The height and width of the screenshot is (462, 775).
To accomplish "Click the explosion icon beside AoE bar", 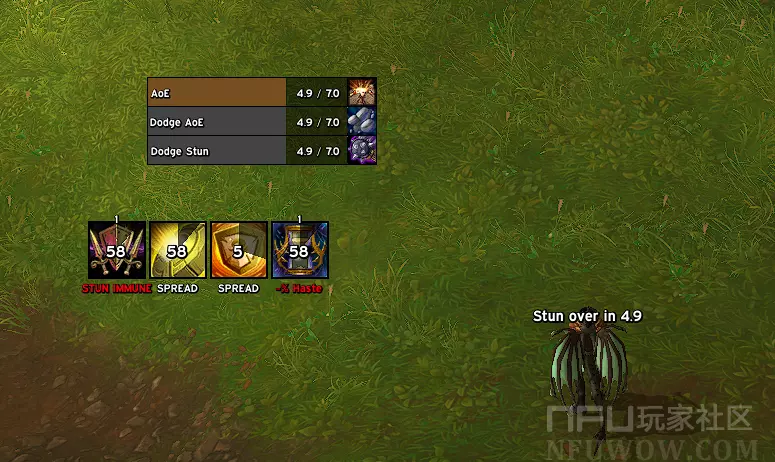I will click(362, 93).
